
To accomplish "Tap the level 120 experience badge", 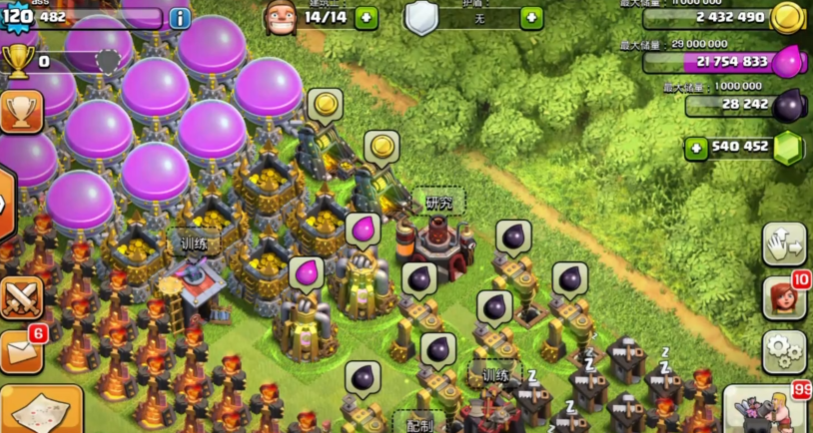I will click(x=17, y=18).
